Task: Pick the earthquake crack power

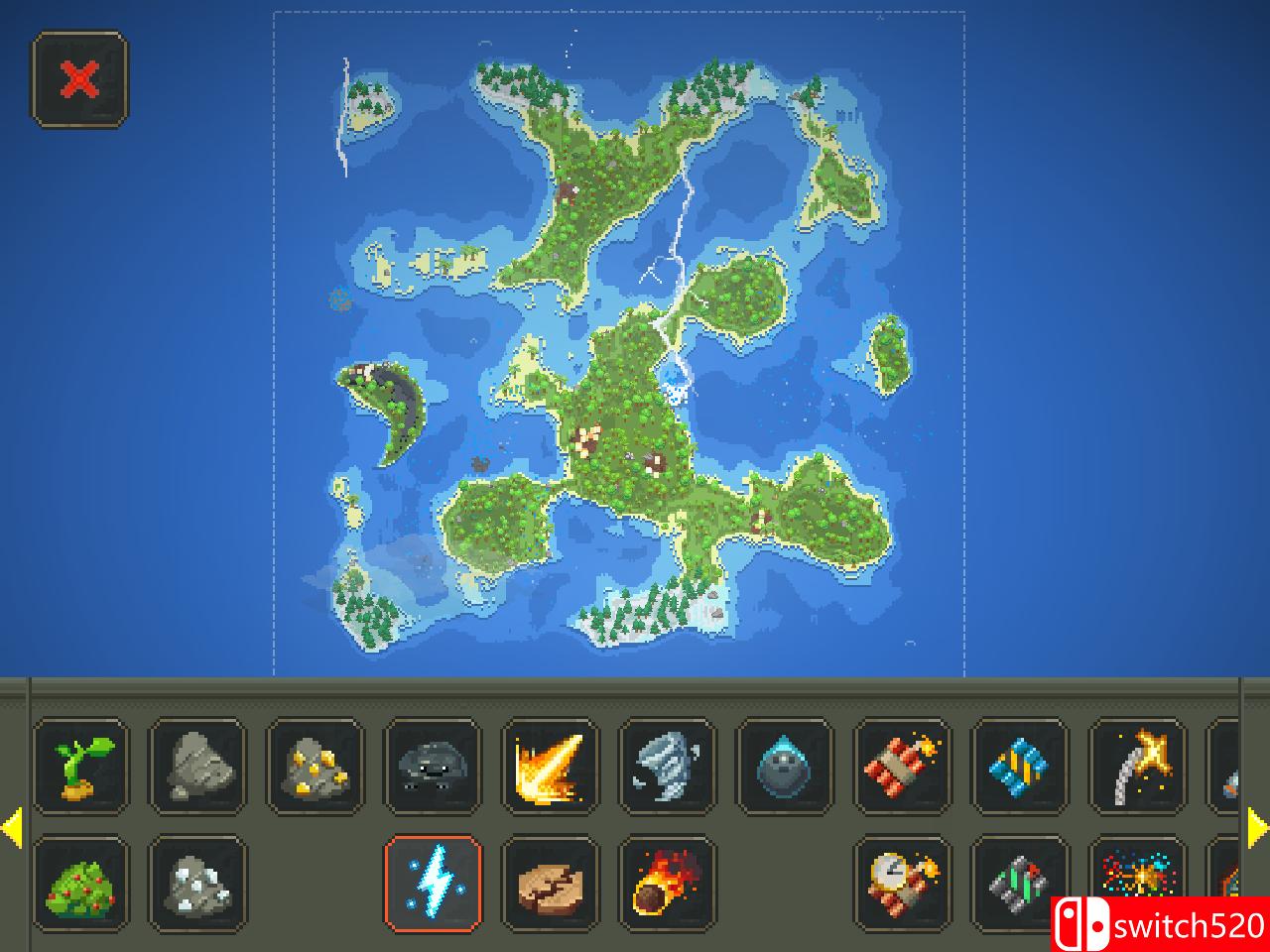Action: (552, 886)
